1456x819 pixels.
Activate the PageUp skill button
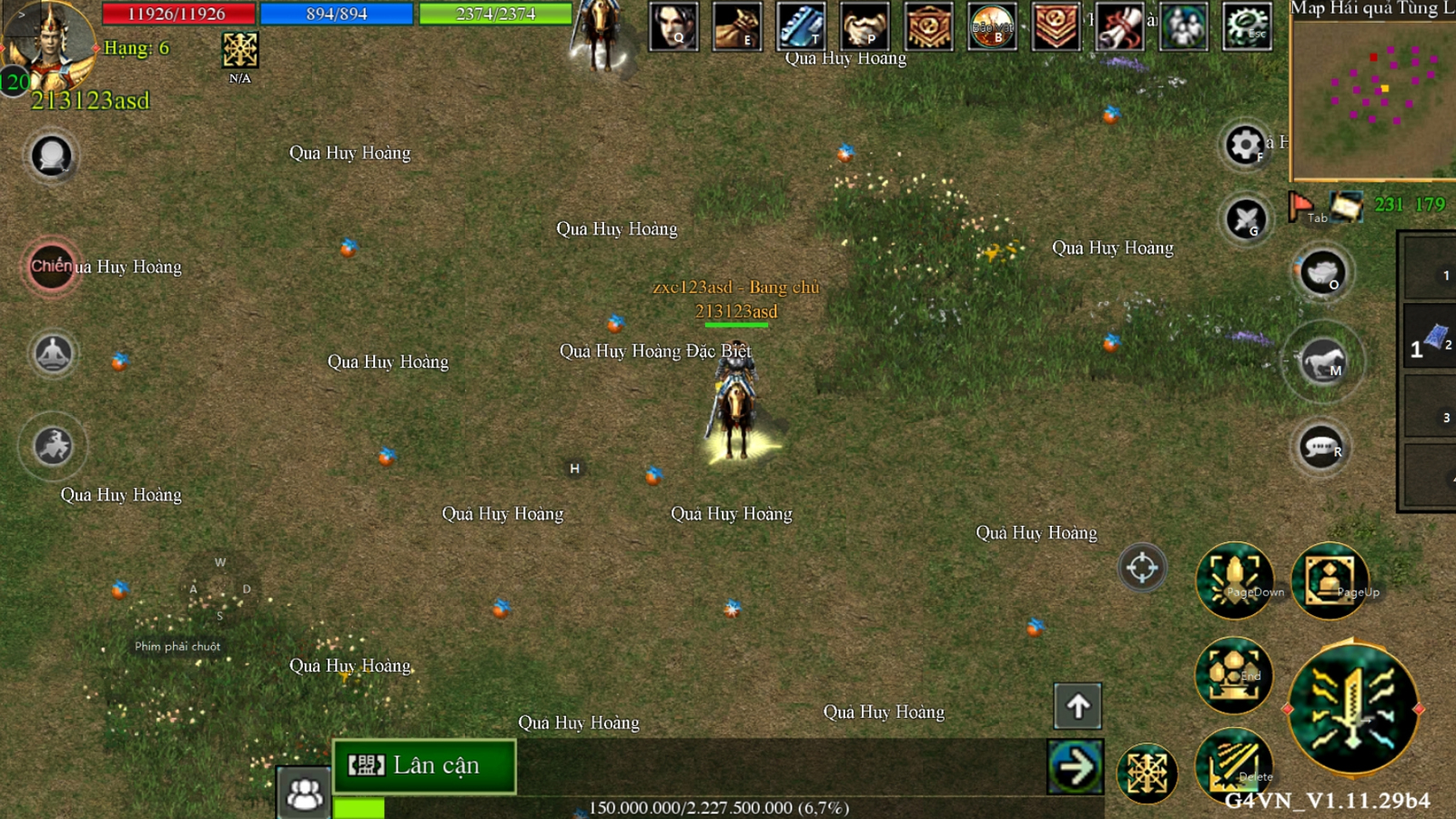(1330, 581)
